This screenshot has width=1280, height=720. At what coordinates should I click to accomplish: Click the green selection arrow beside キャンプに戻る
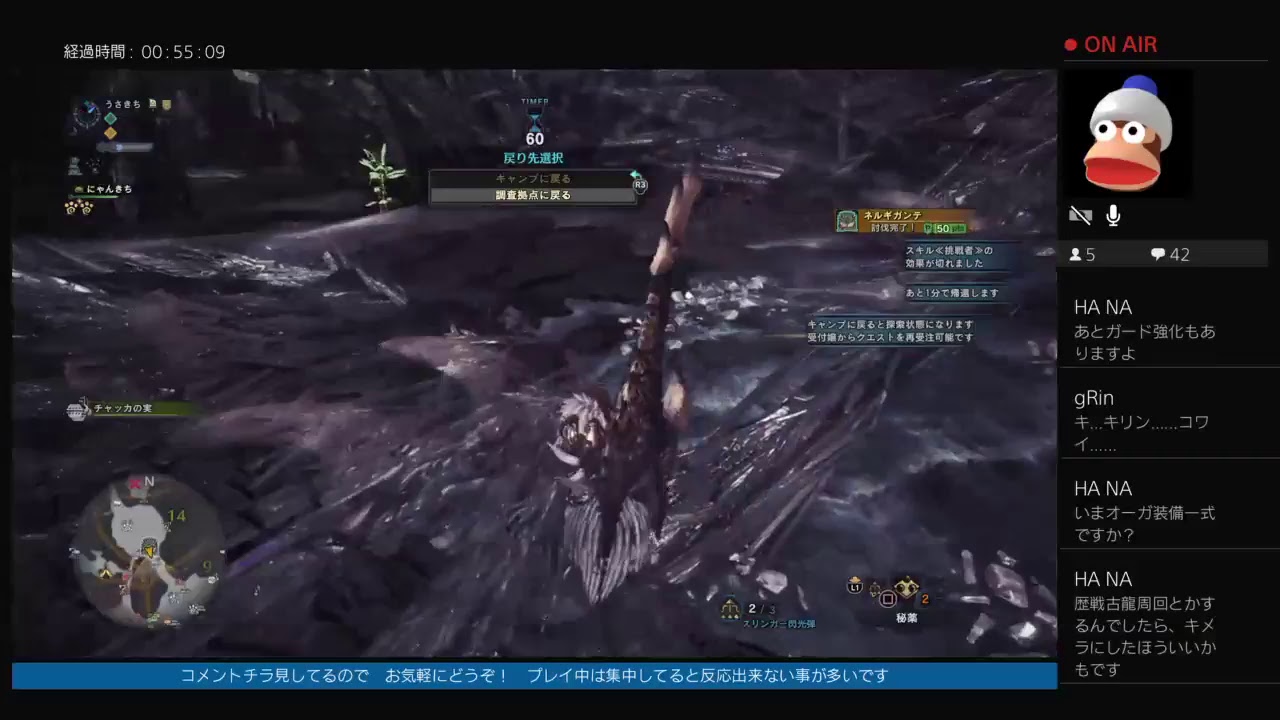point(634,177)
